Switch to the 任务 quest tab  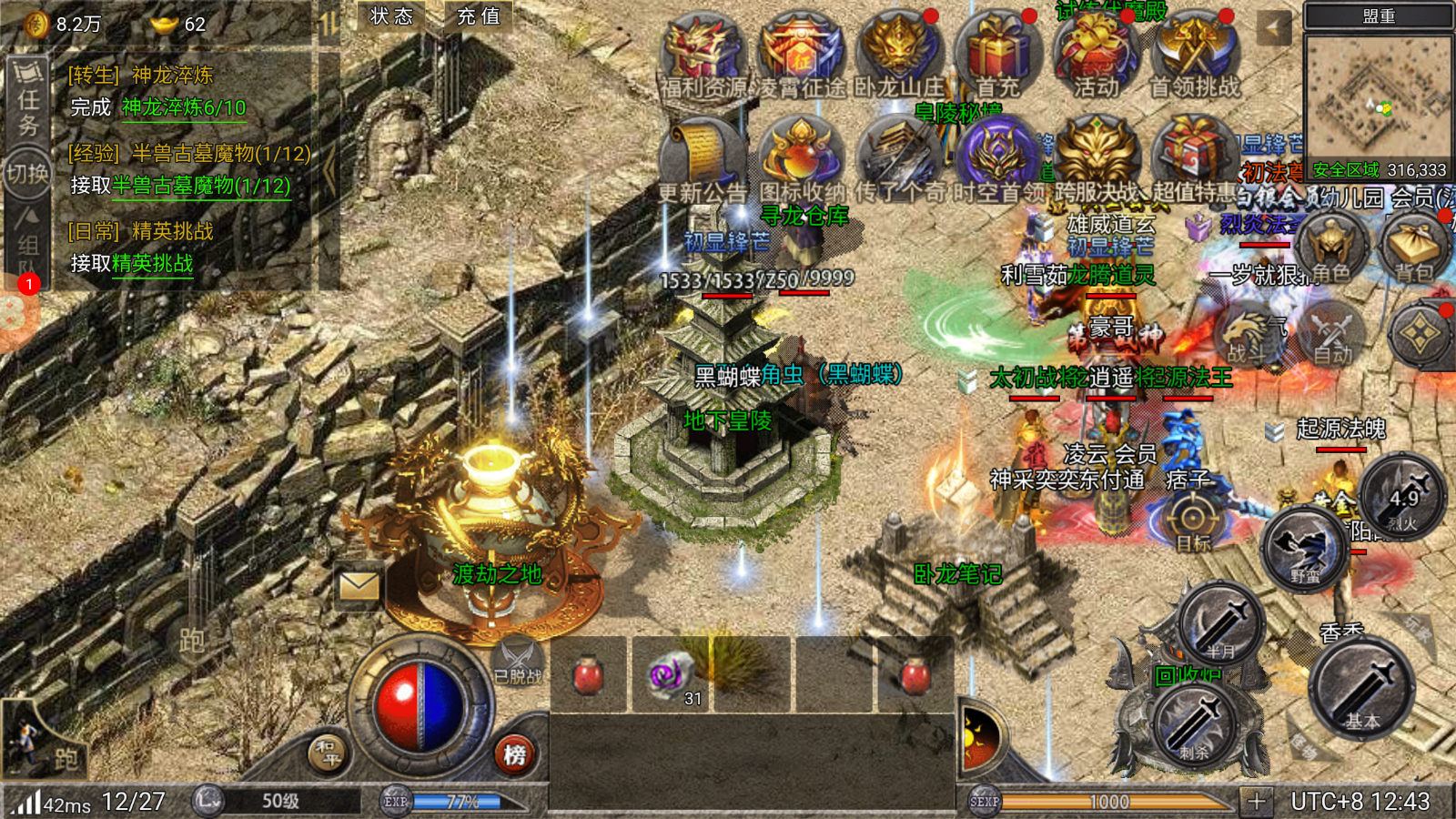click(28, 98)
